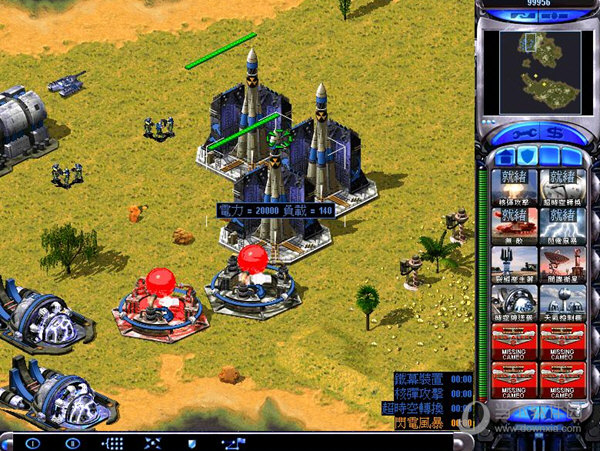The height and width of the screenshot is (451, 600).
Task: Click the Team 2 selection button
Action: pyautogui.click(x=72, y=442)
